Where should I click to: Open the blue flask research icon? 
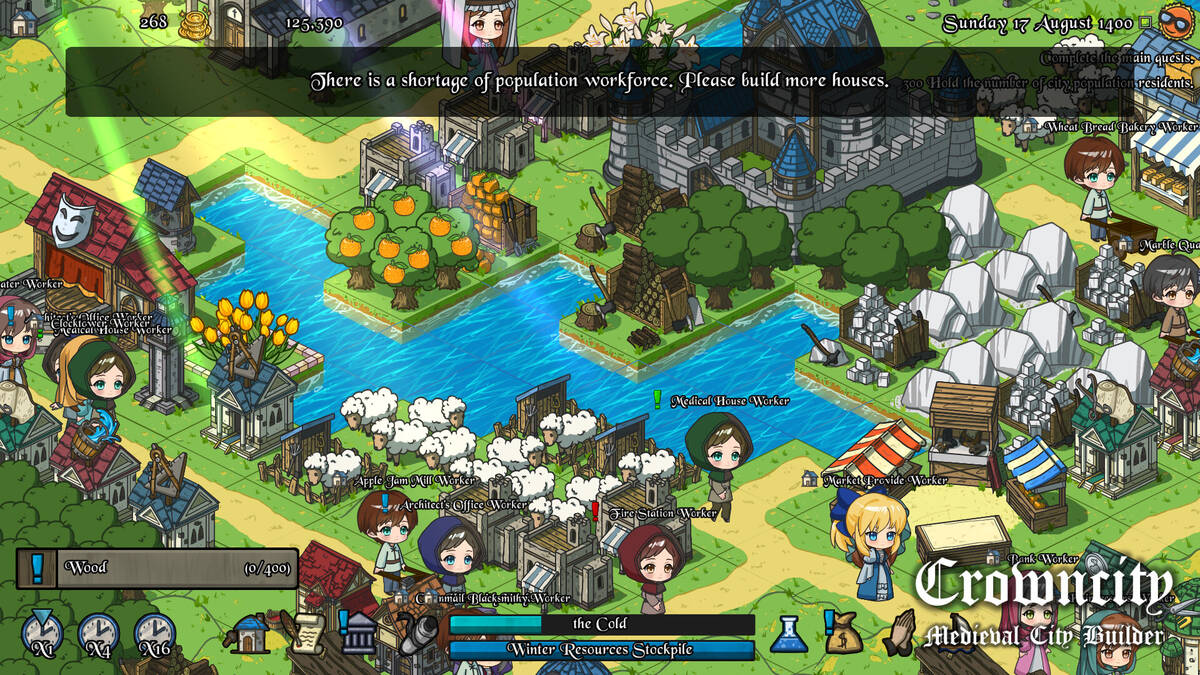pyautogui.click(x=788, y=634)
